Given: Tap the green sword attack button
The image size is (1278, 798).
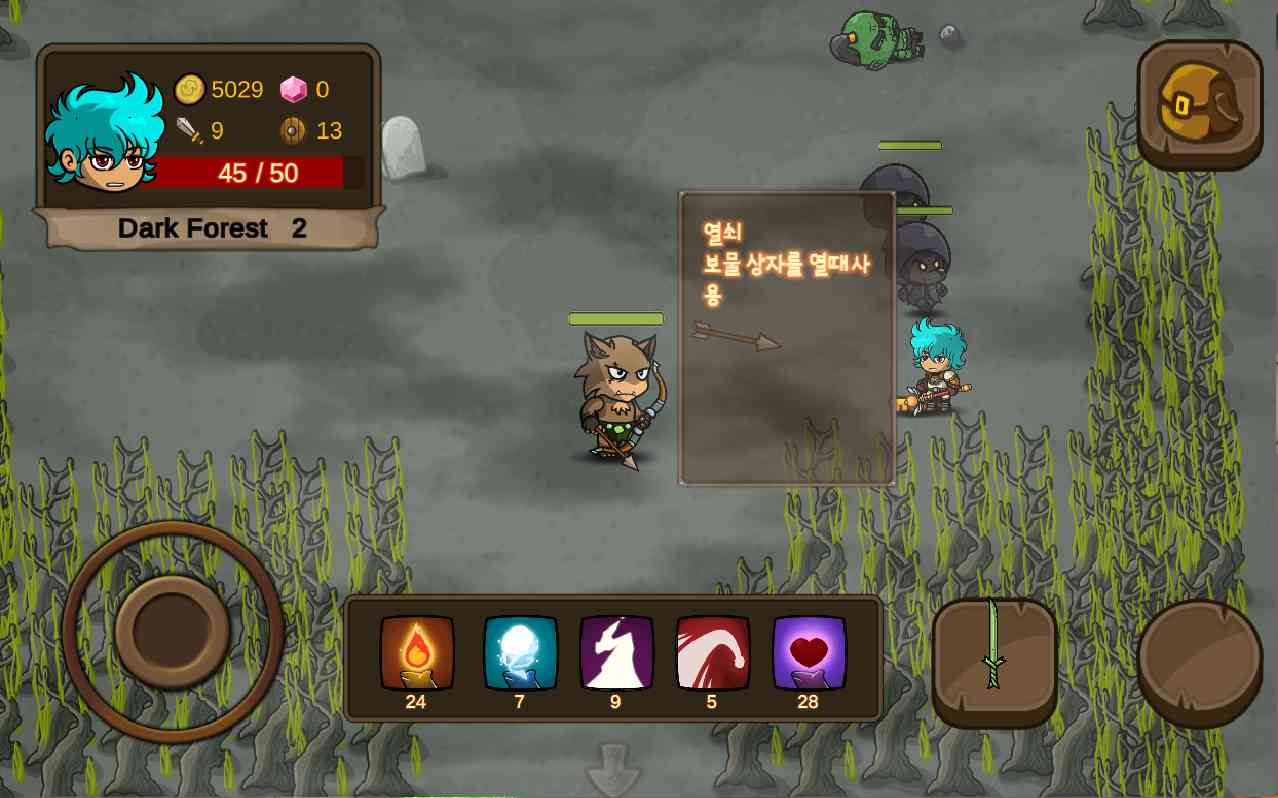Looking at the screenshot, I should [x=994, y=661].
